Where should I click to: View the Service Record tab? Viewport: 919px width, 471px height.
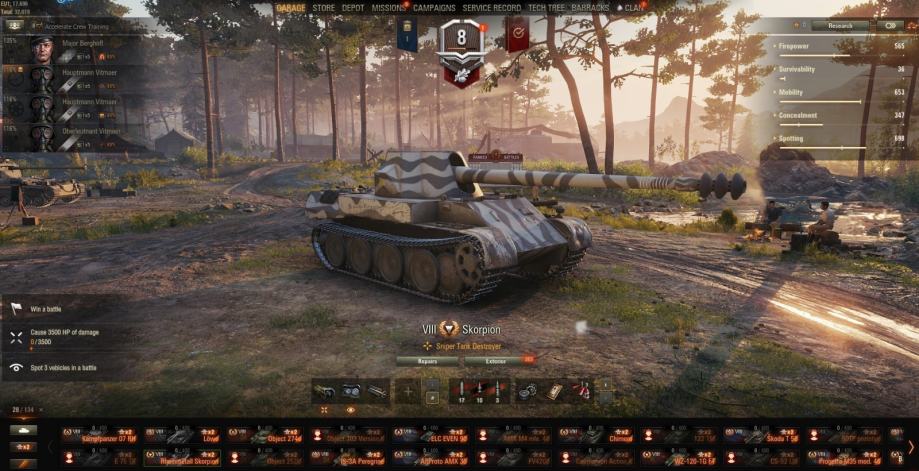[x=491, y=8]
